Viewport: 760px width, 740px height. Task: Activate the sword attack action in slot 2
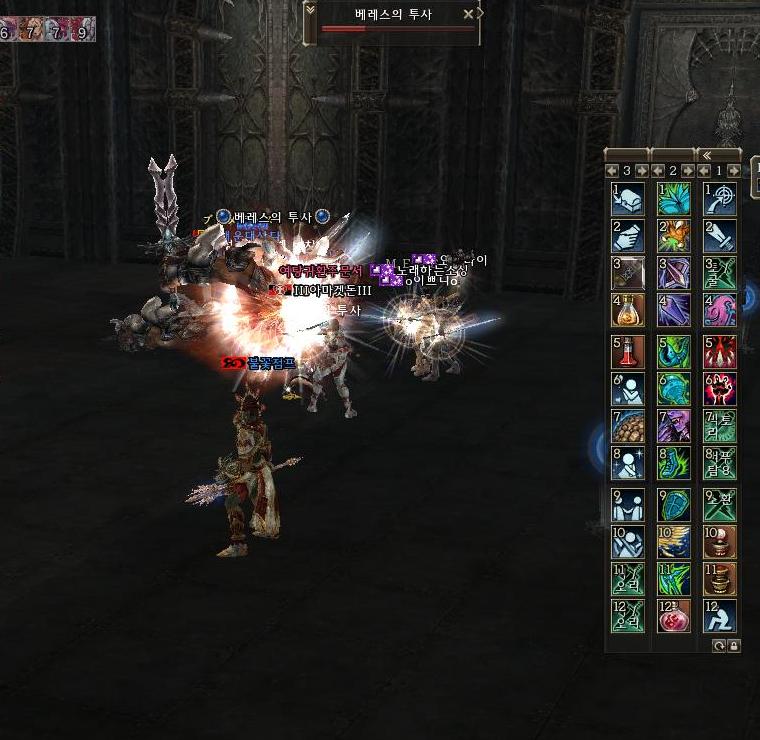point(720,236)
